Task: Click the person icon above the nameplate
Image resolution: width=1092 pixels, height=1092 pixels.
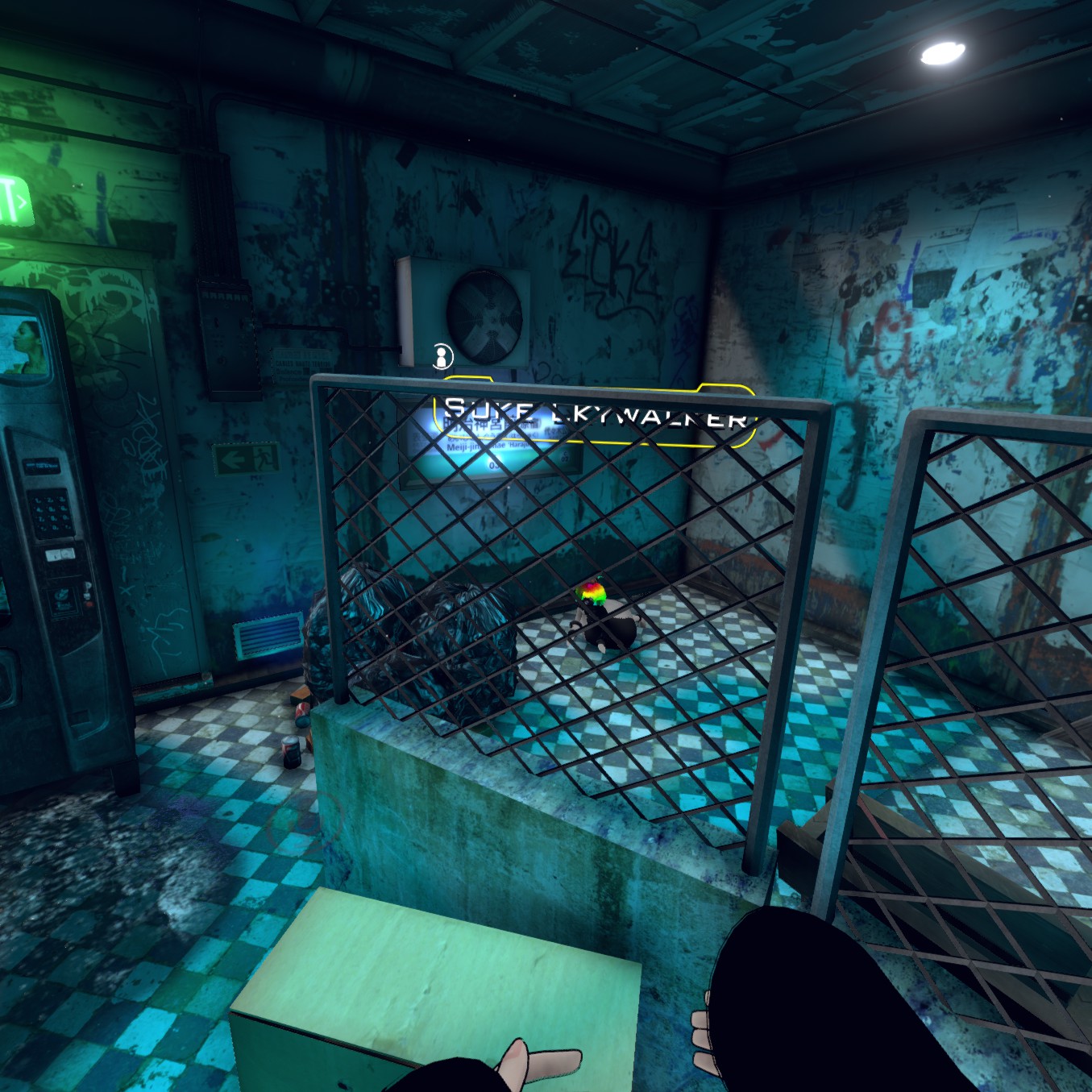Action: (x=441, y=355)
